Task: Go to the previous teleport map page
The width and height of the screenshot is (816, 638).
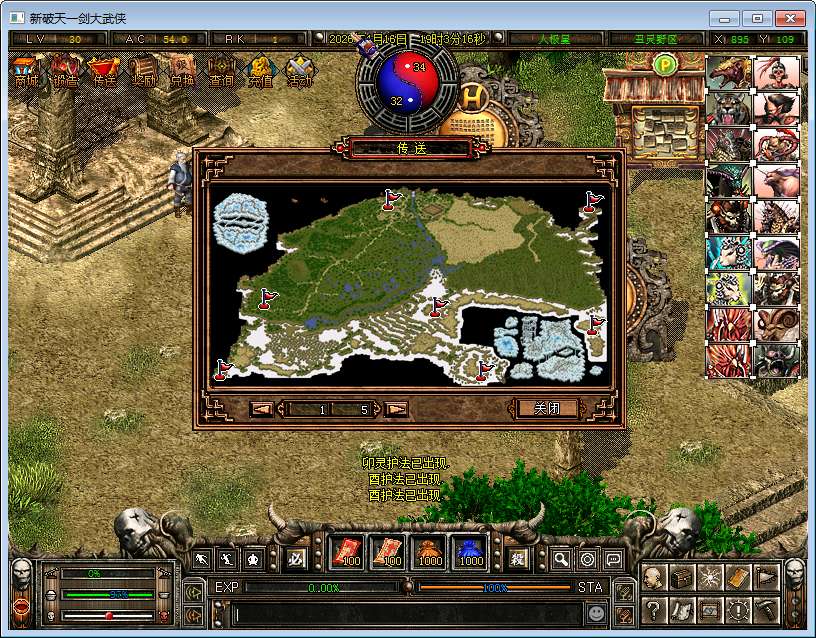Action: [x=262, y=409]
